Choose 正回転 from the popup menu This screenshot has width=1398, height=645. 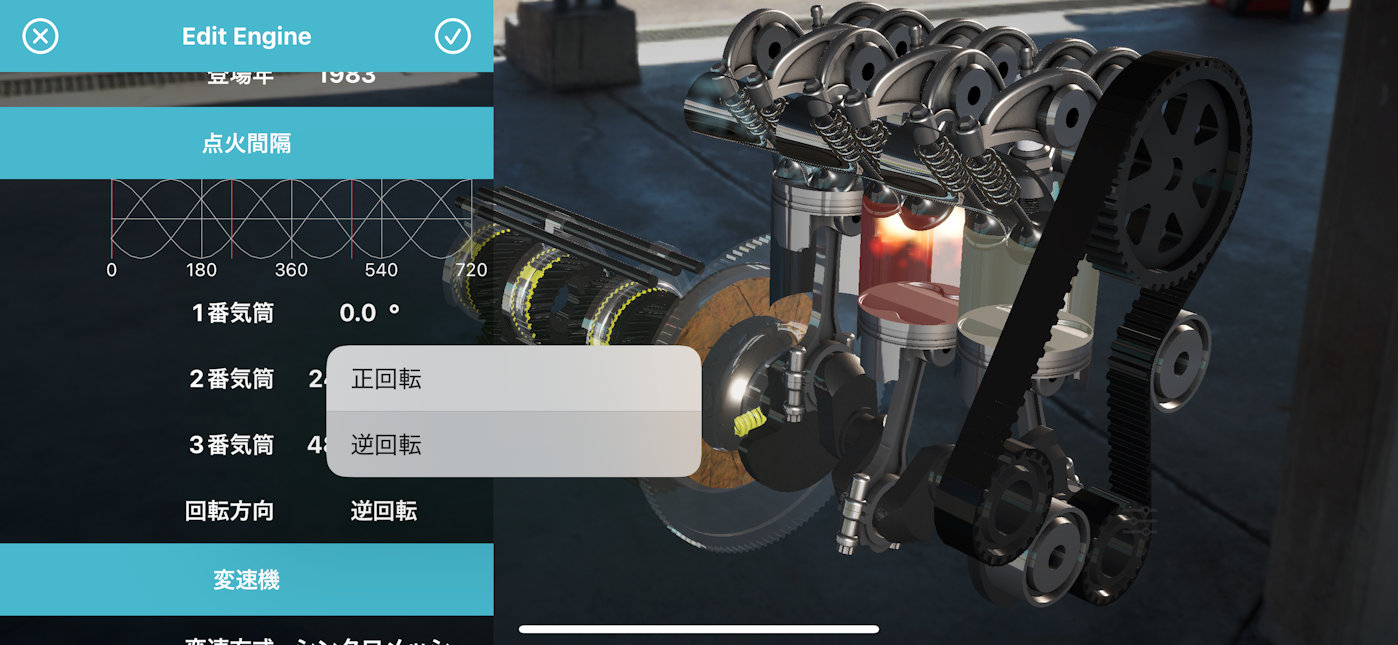click(x=512, y=379)
